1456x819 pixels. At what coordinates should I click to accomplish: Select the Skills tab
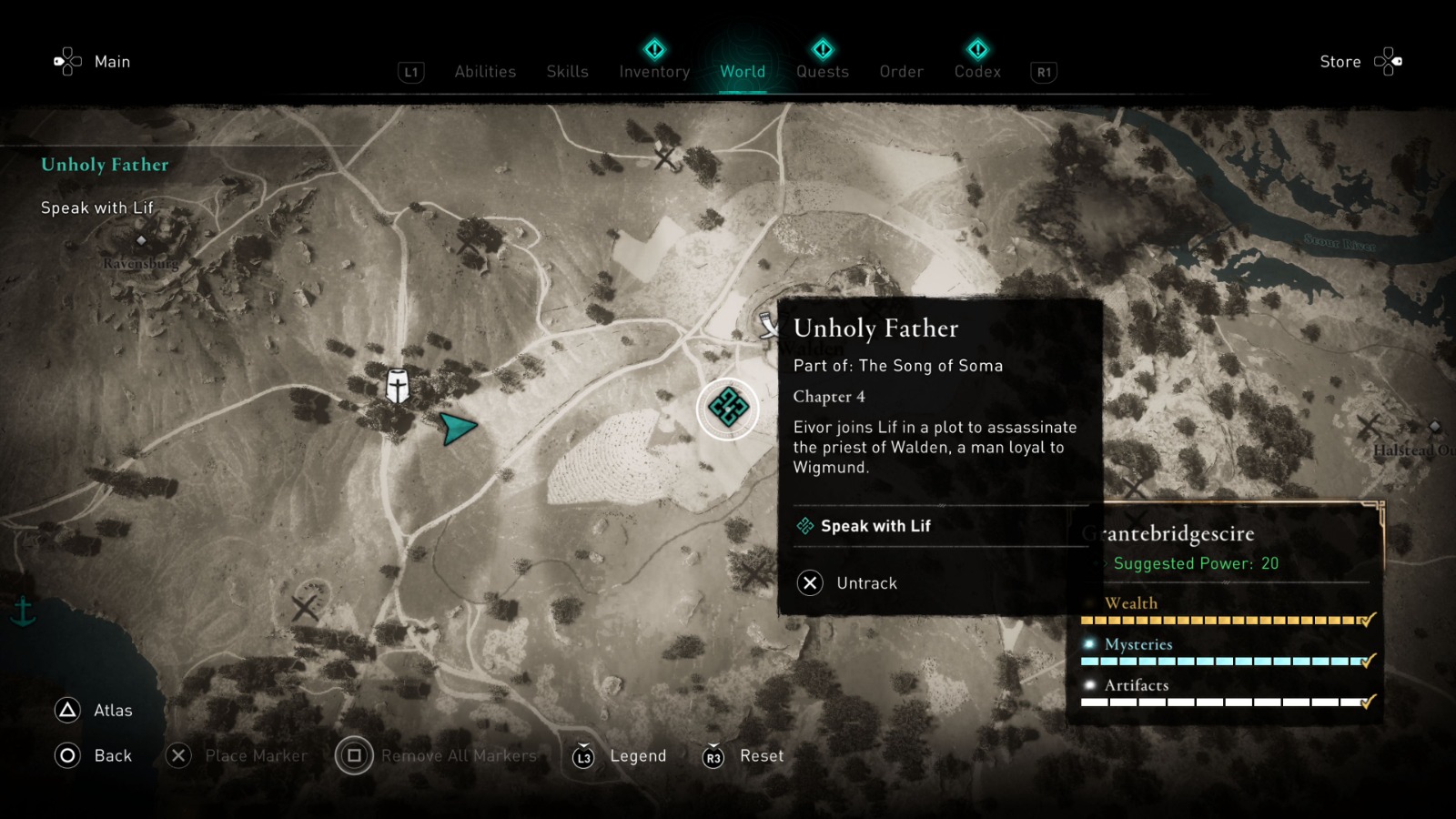tap(567, 71)
